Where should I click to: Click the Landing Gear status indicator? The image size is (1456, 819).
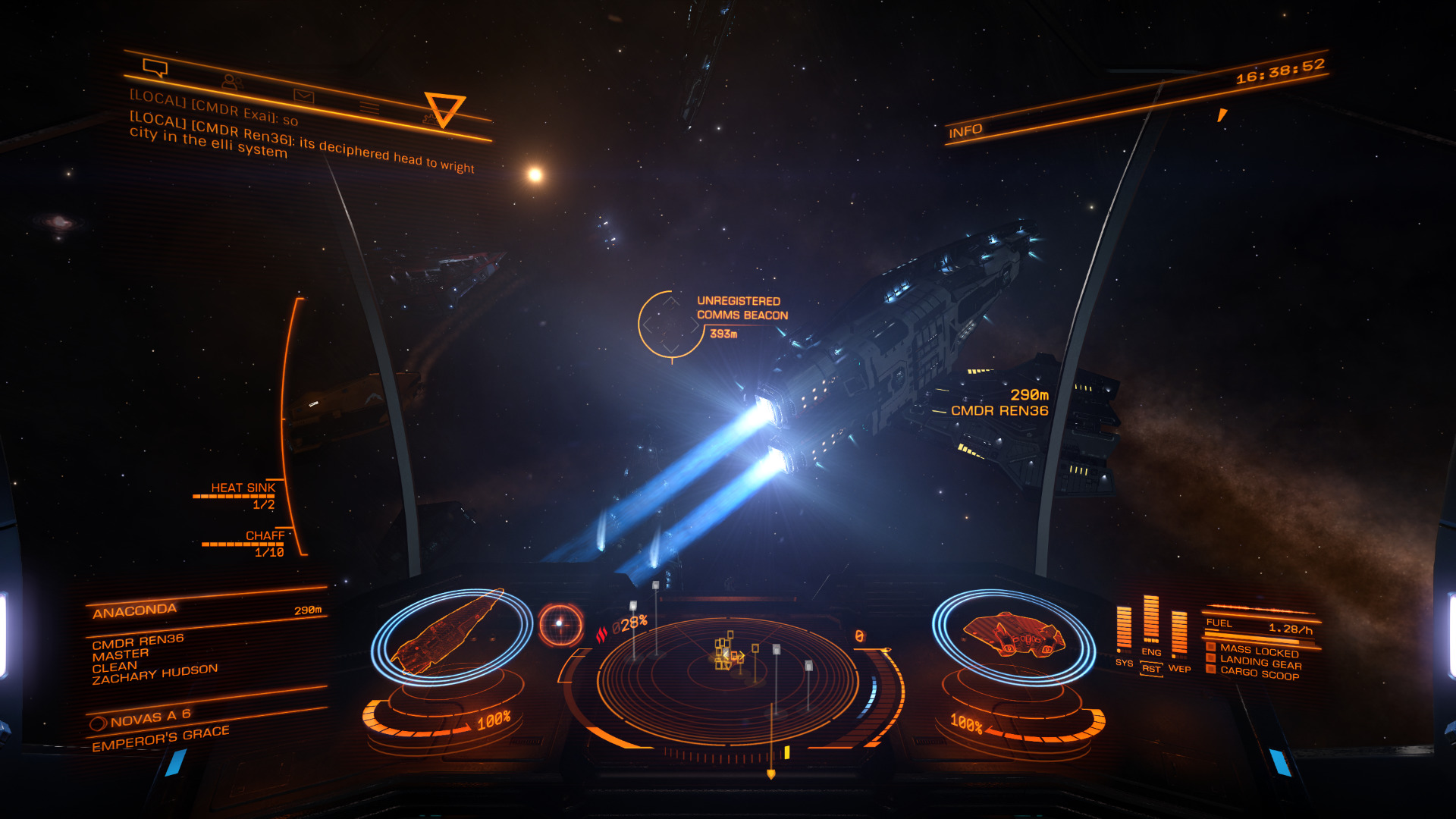coord(1260,662)
